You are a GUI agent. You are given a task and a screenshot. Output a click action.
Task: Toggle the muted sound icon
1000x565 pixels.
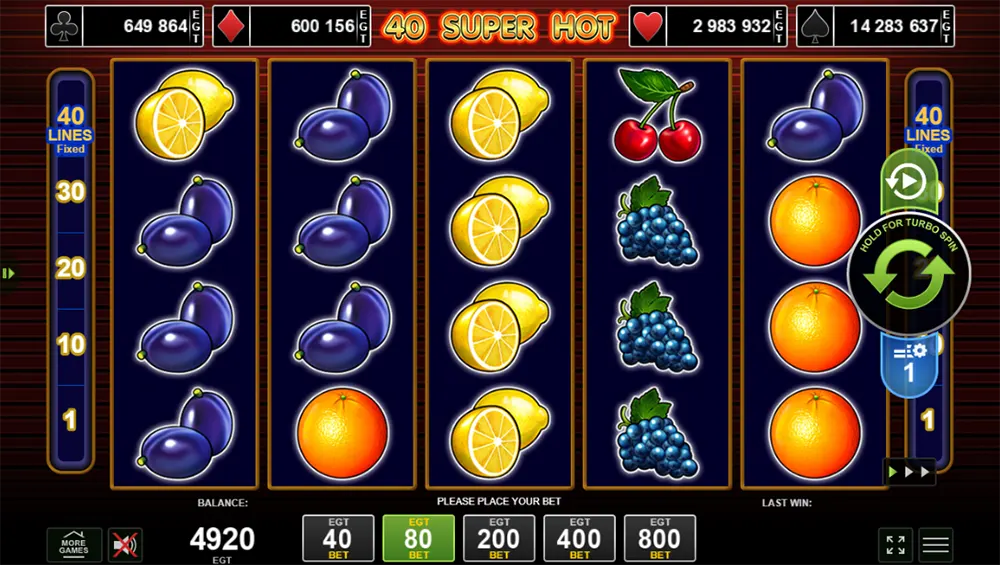(x=125, y=545)
